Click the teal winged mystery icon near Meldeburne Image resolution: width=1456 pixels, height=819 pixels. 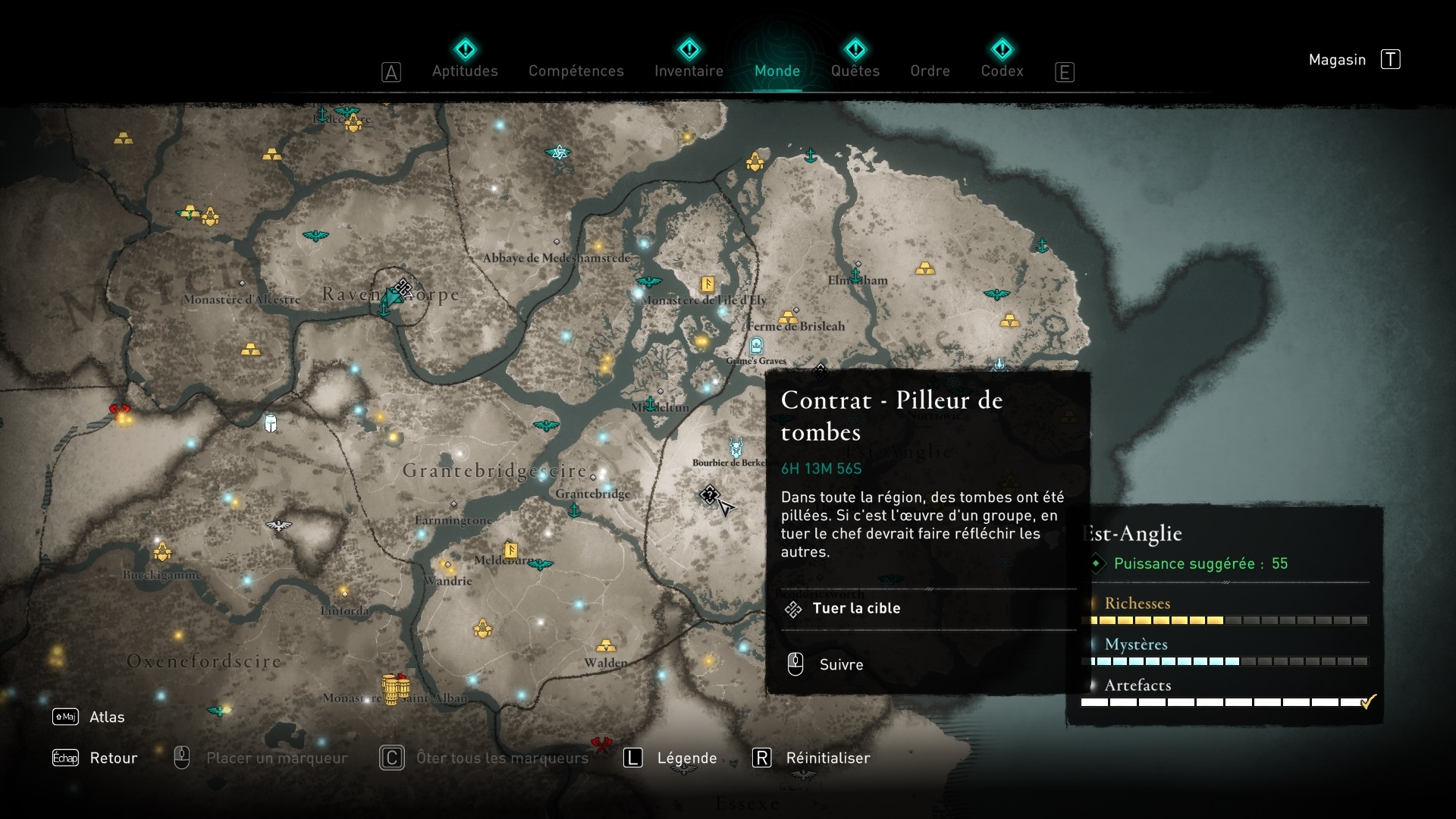(x=539, y=565)
